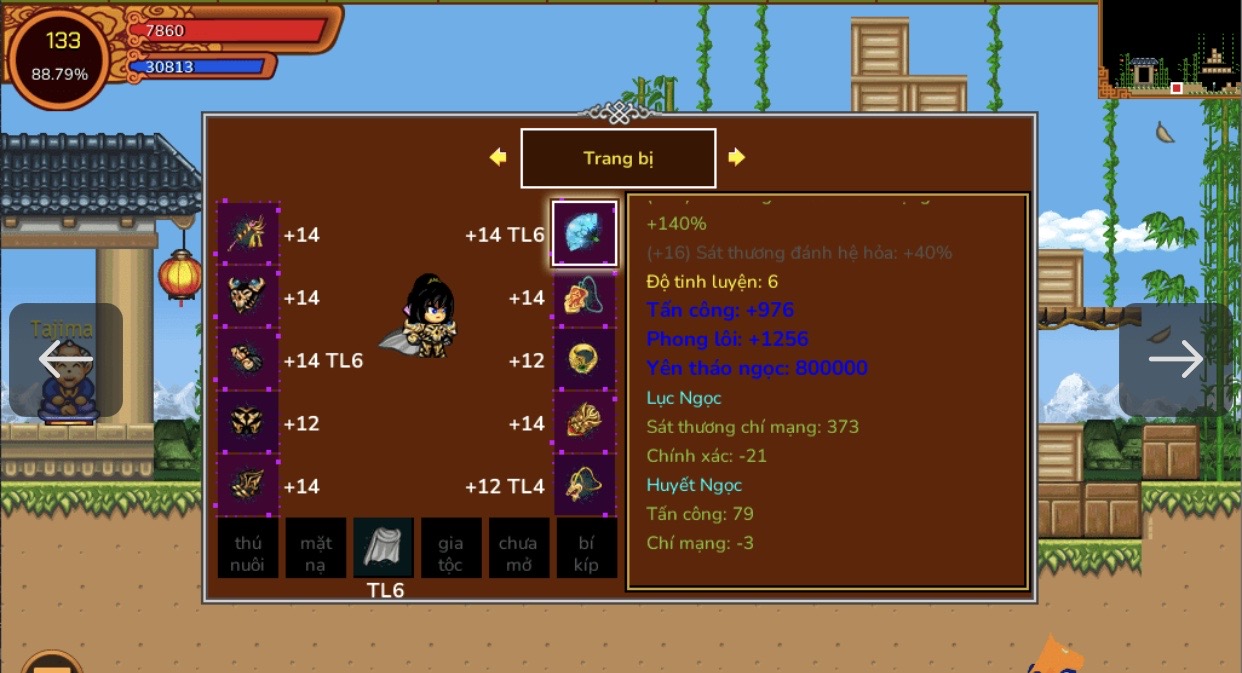The width and height of the screenshot is (1242, 673).
Task: Select the dragon-shaped +12 TL4 charm slot
Action: coord(585,486)
